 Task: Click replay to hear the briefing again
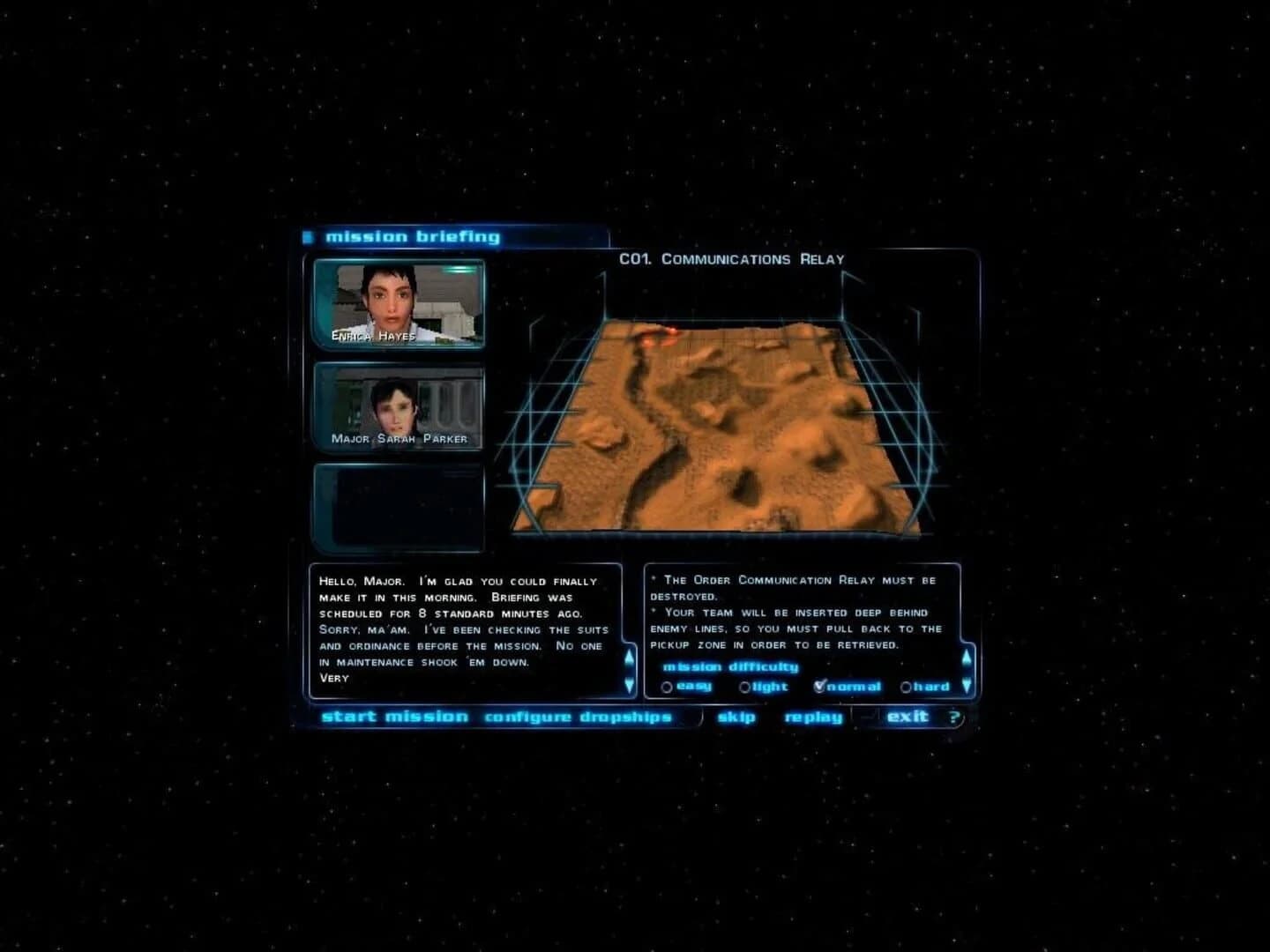[811, 717]
